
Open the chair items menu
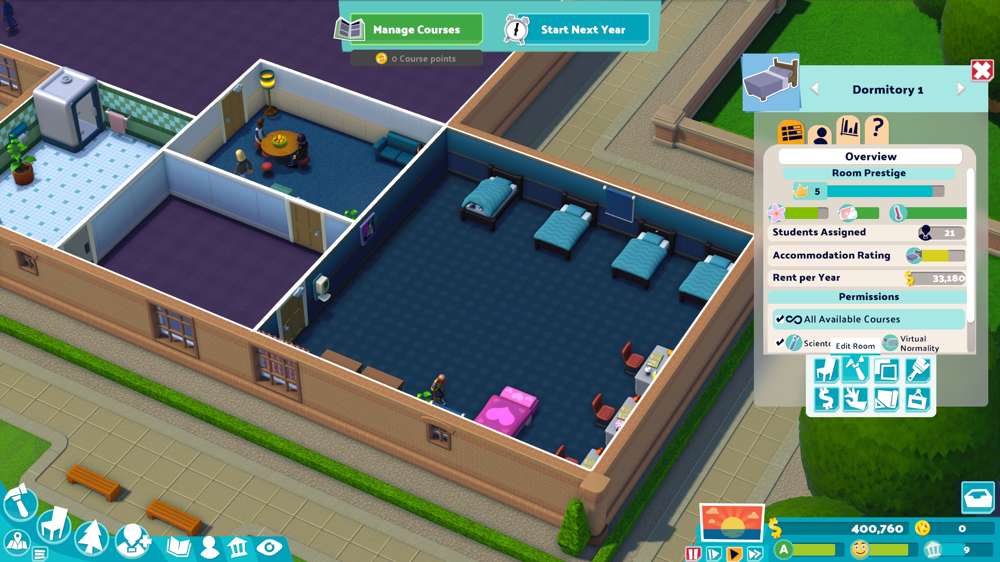(54, 522)
